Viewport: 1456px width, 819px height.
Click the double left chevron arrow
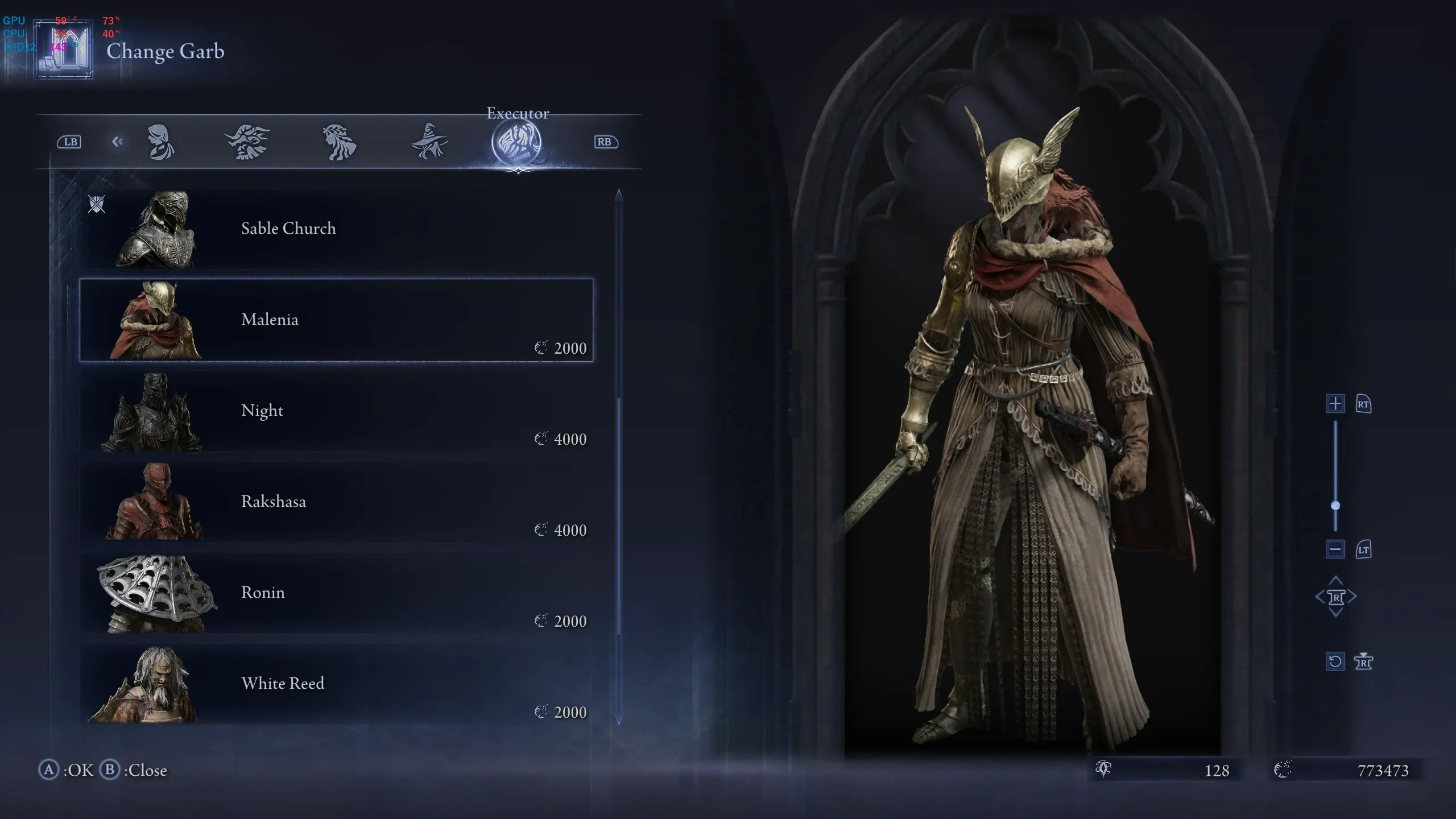(117, 142)
